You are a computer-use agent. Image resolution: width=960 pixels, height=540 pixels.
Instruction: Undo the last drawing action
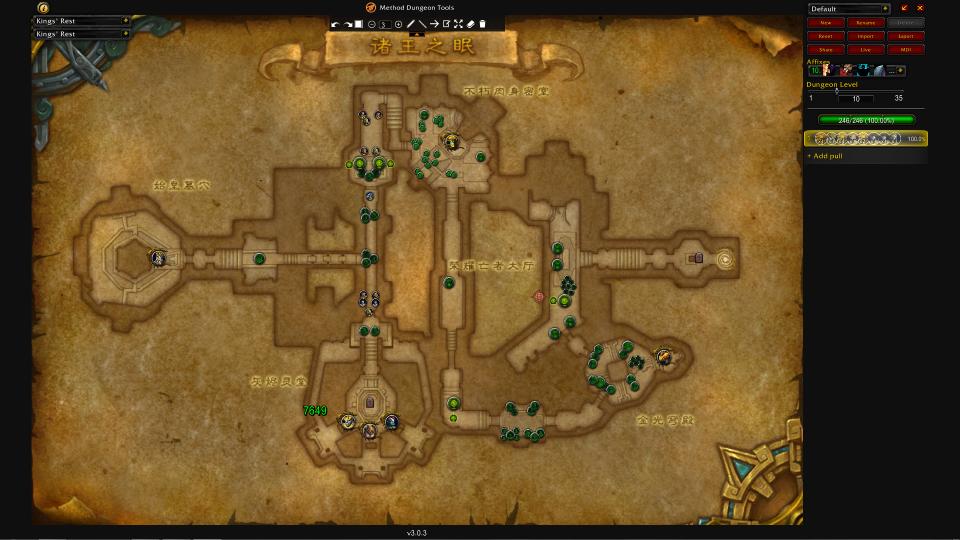(336, 24)
